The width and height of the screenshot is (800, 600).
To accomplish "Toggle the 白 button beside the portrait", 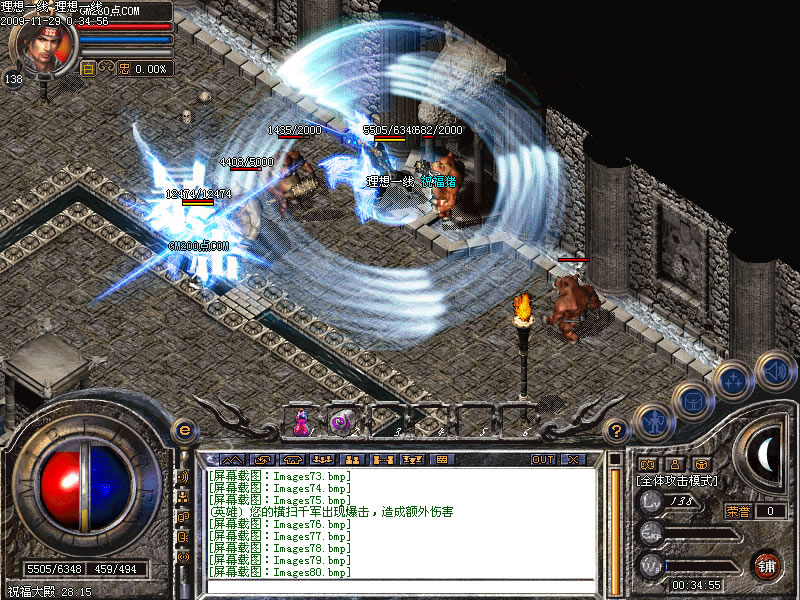I will [88, 68].
